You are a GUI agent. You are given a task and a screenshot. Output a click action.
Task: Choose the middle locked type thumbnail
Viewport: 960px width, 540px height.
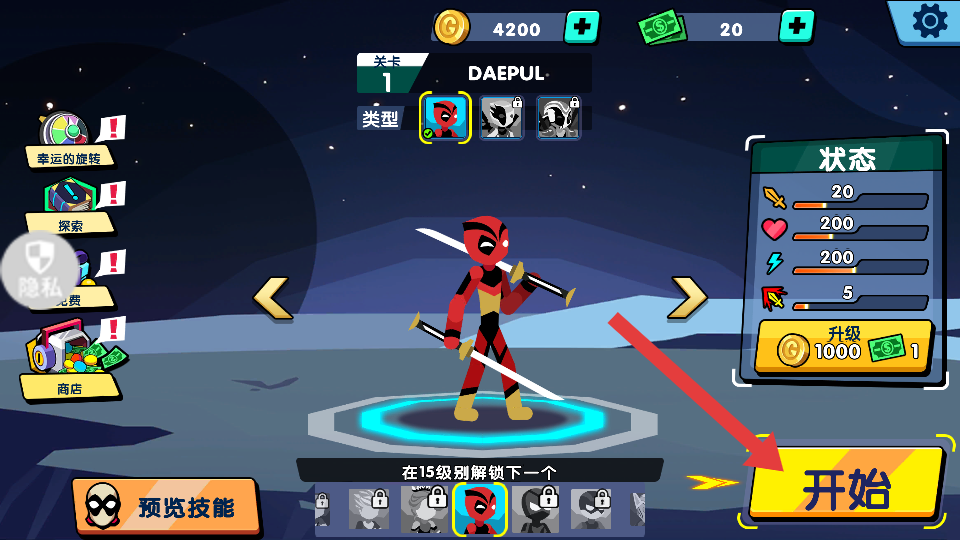(502, 118)
